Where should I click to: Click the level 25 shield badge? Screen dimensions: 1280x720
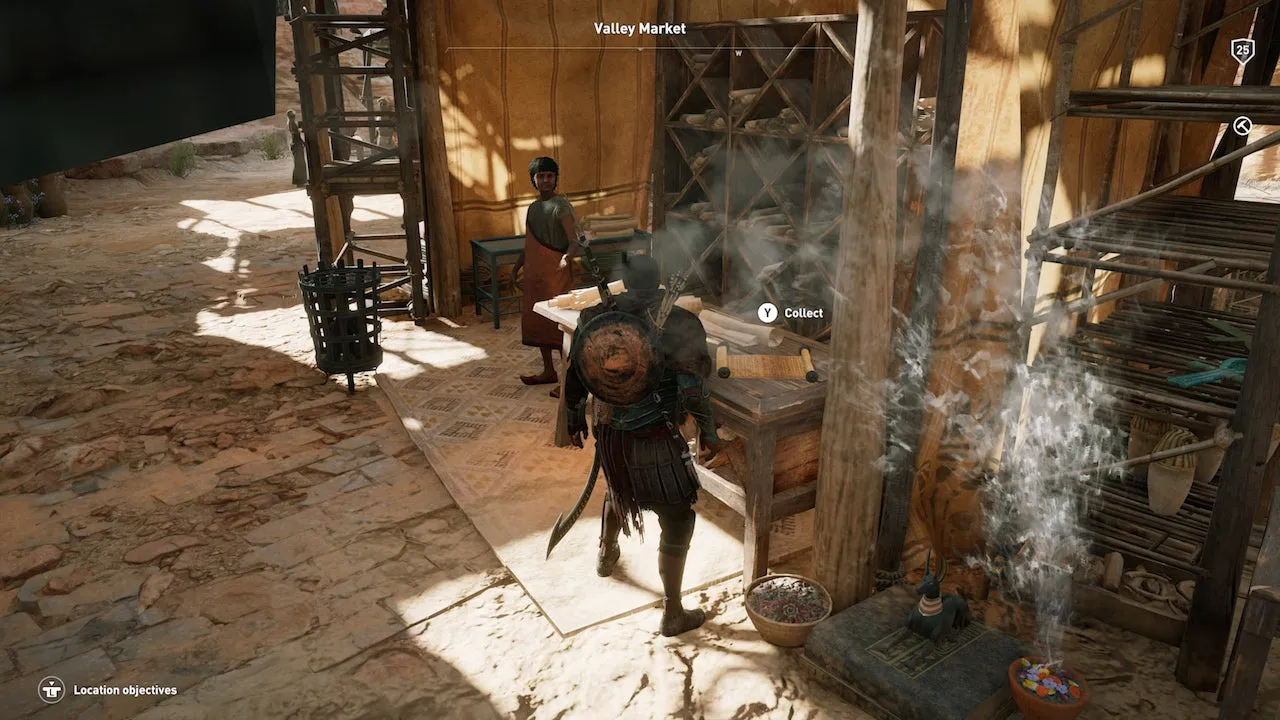(x=1242, y=50)
